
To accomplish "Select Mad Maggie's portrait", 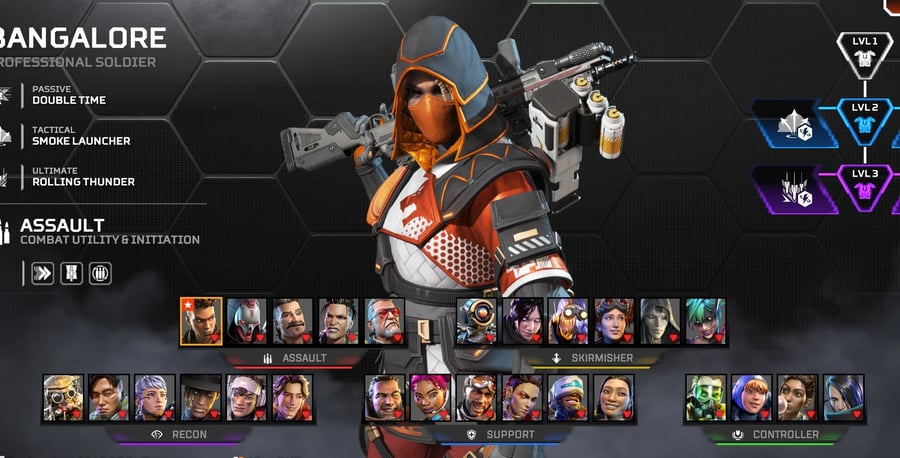I will pos(339,321).
